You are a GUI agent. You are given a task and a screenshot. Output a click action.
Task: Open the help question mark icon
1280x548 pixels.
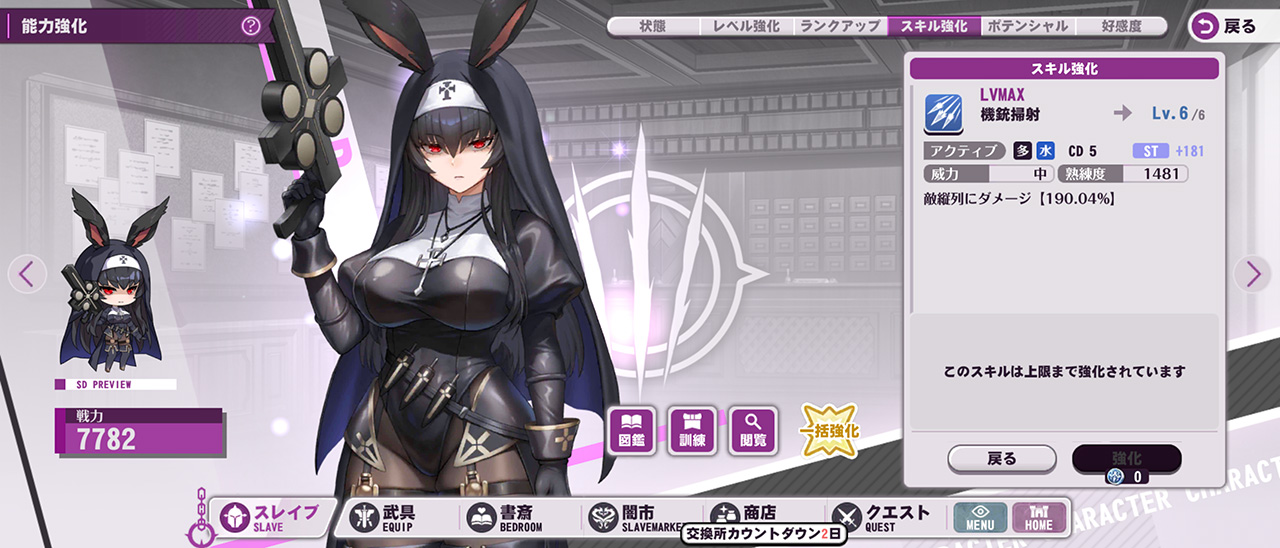(x=251, y=26)
